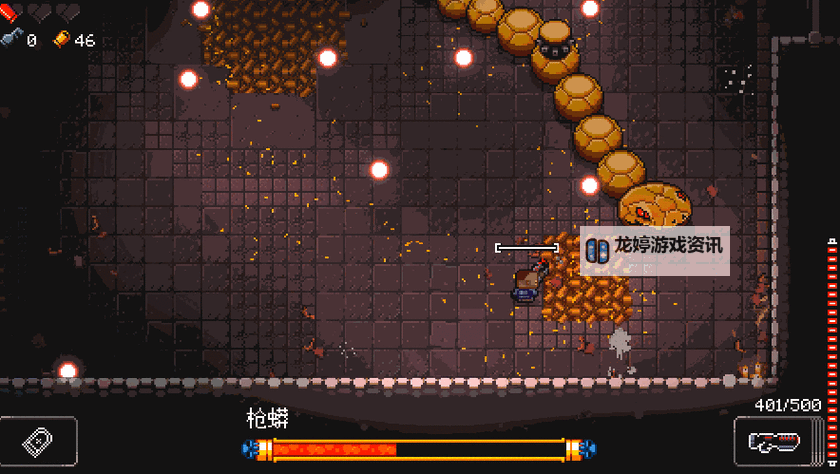The image size is (840, 474).
Task: Click the equipped gun box
Action: coord(776,440)
